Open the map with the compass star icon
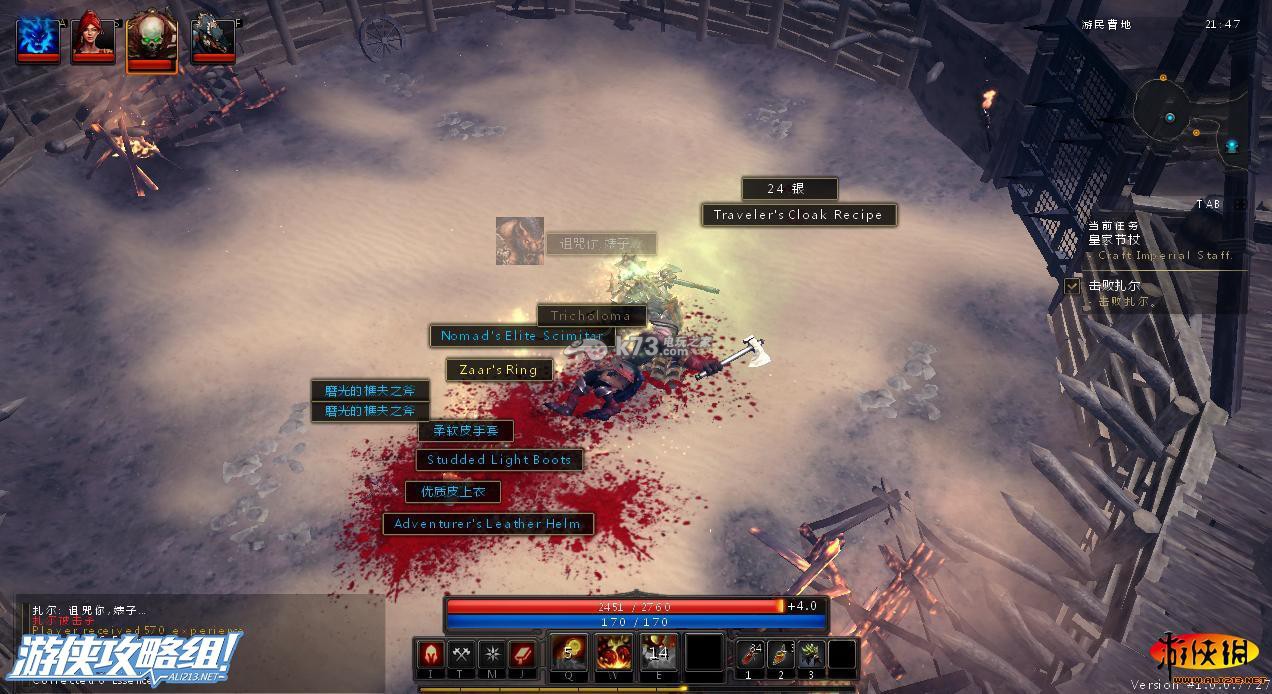This screenshot has width=1272, height=694. point(491,654)
